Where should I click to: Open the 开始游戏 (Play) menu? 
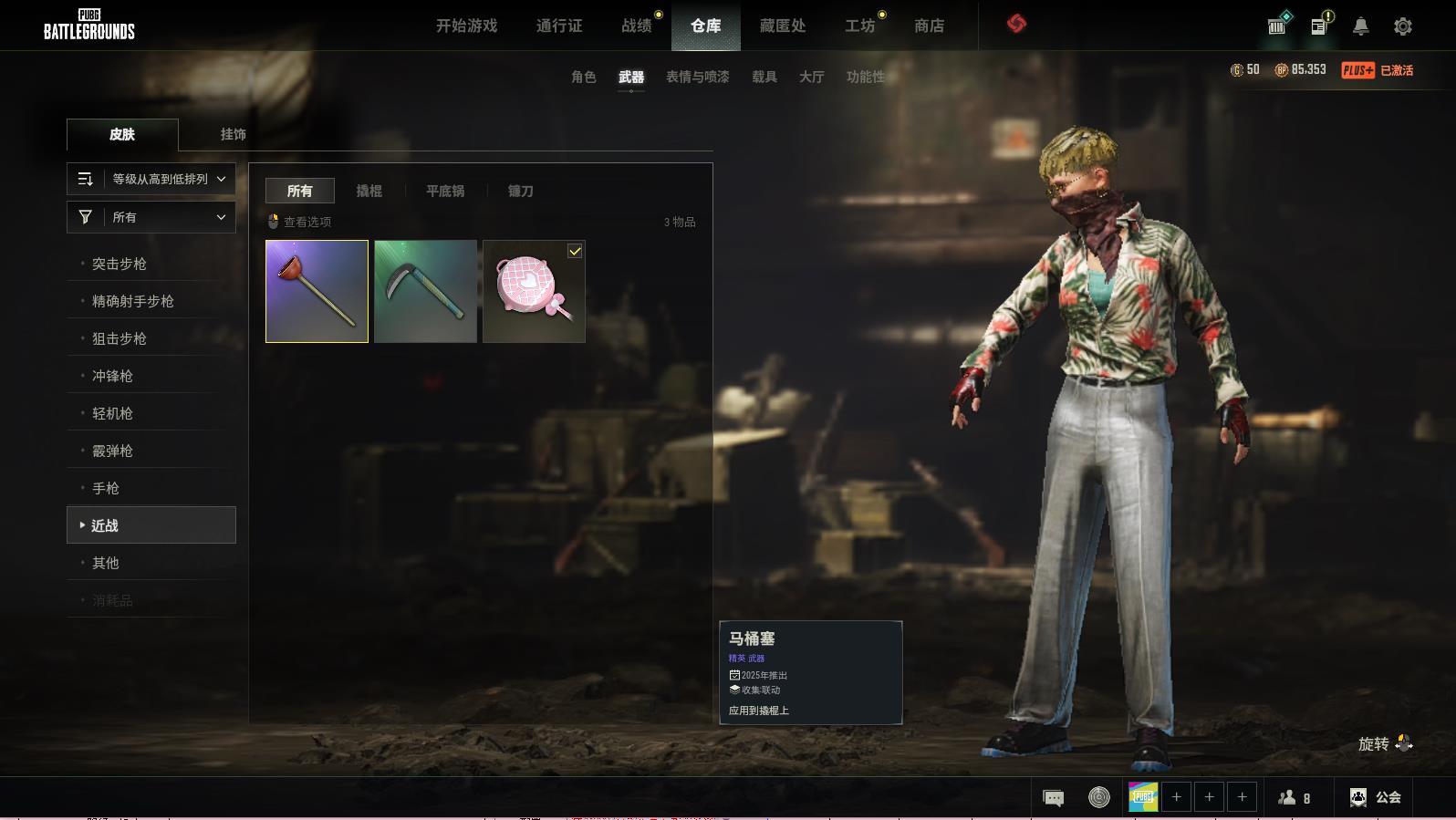466,26
